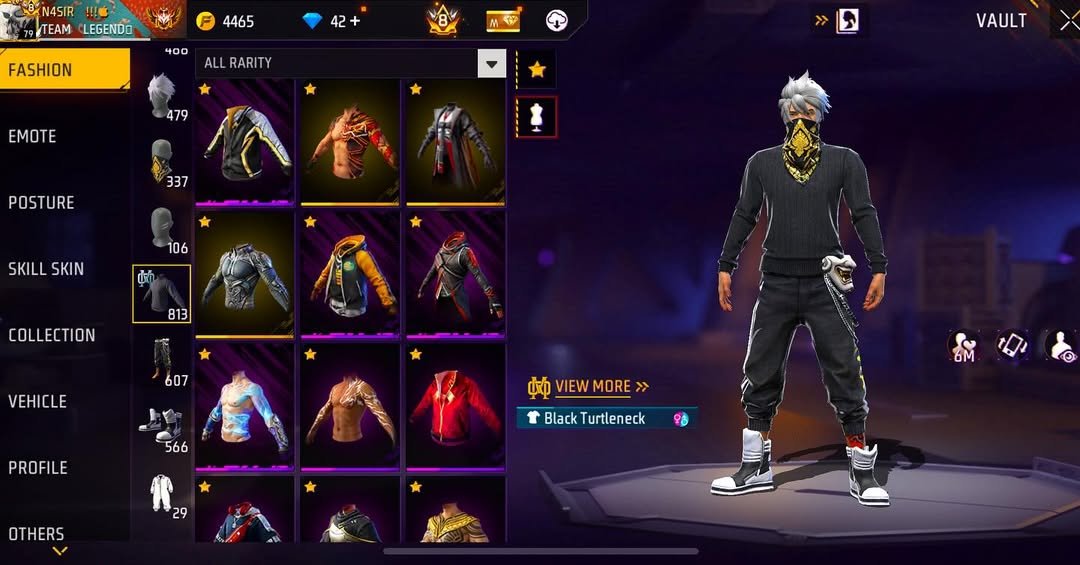This screenshot has width=1080, height=565.
Task: Select the black and yellow jacket item
Action: coord(245,141)
